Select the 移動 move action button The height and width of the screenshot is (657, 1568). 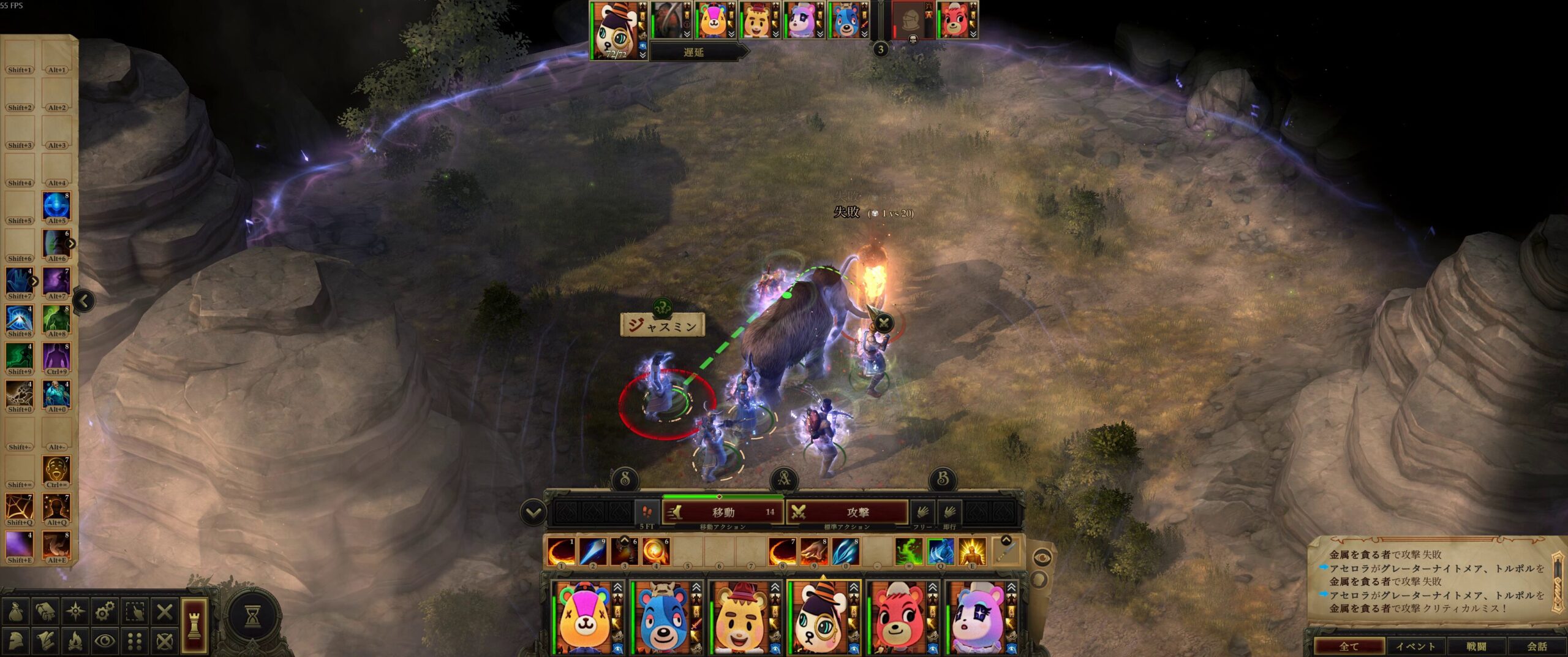(723, 512)
